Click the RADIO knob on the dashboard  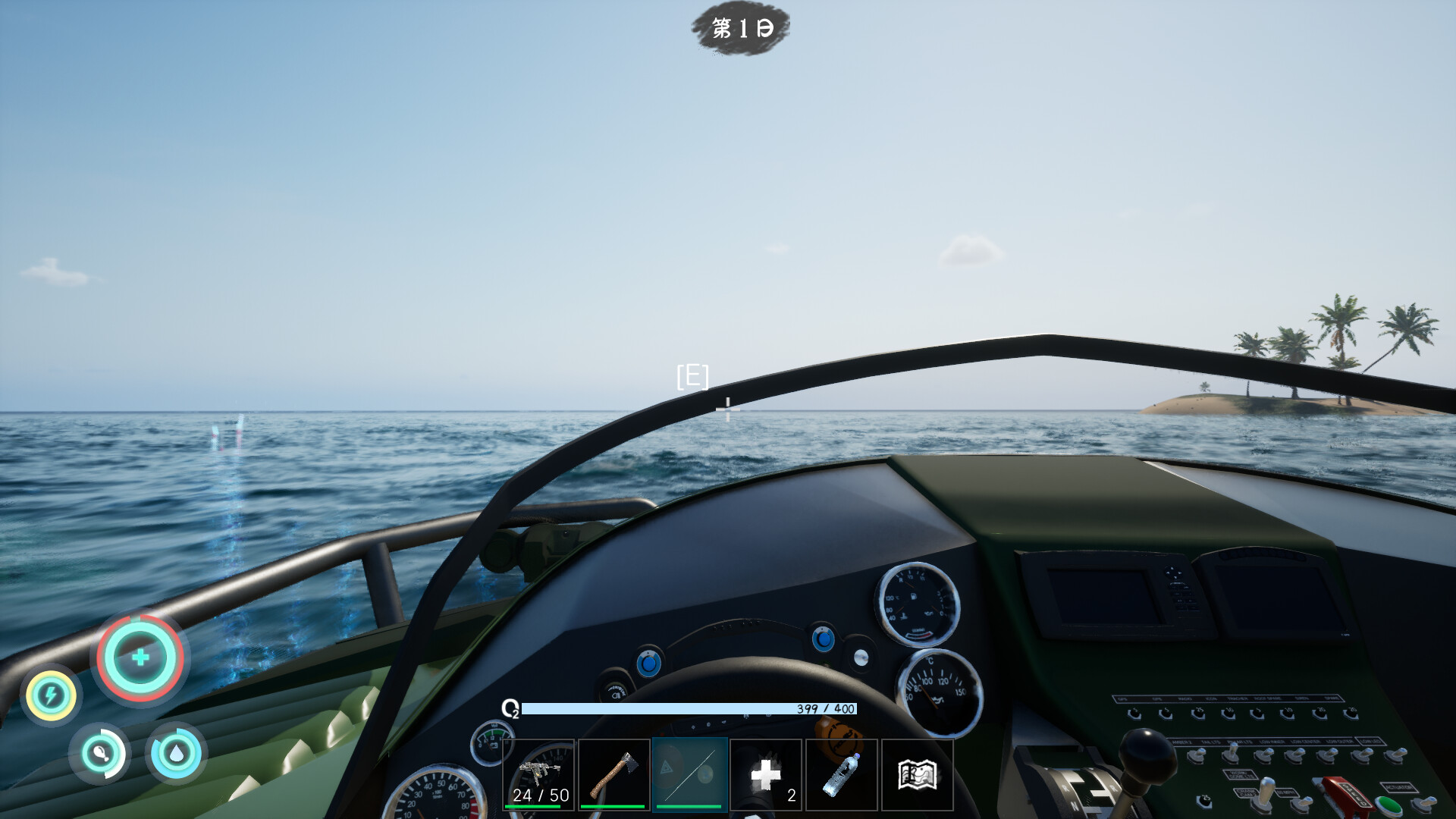[x=1197, y=714]
